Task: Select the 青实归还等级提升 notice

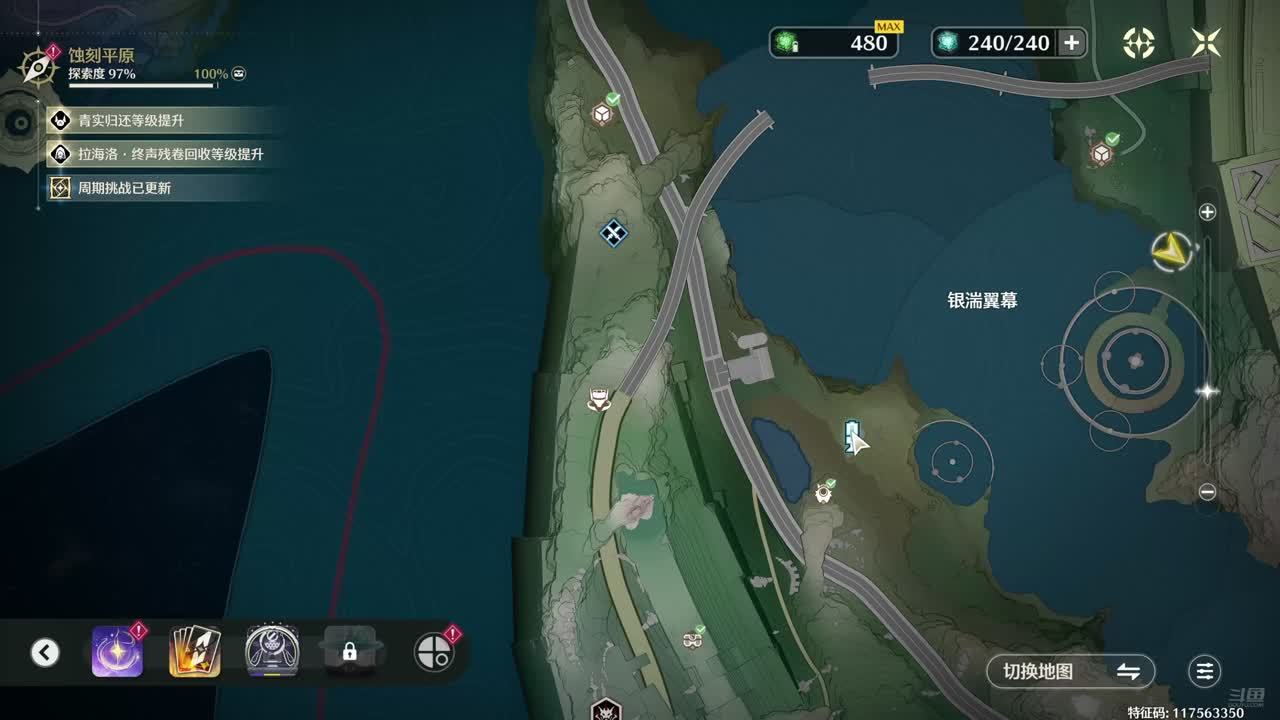Action: (130, 121)
